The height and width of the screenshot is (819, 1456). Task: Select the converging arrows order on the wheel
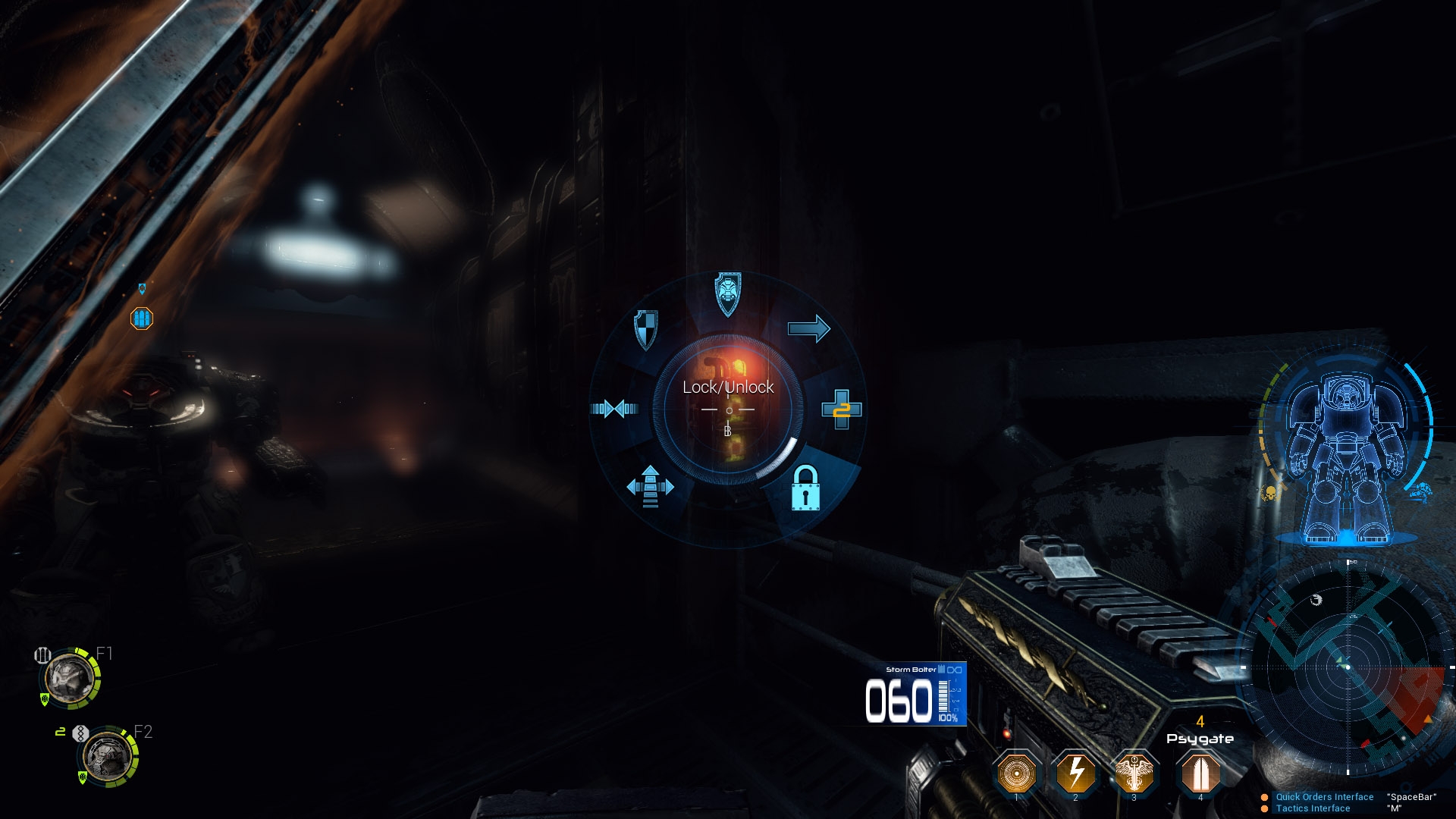pos(614,409)
